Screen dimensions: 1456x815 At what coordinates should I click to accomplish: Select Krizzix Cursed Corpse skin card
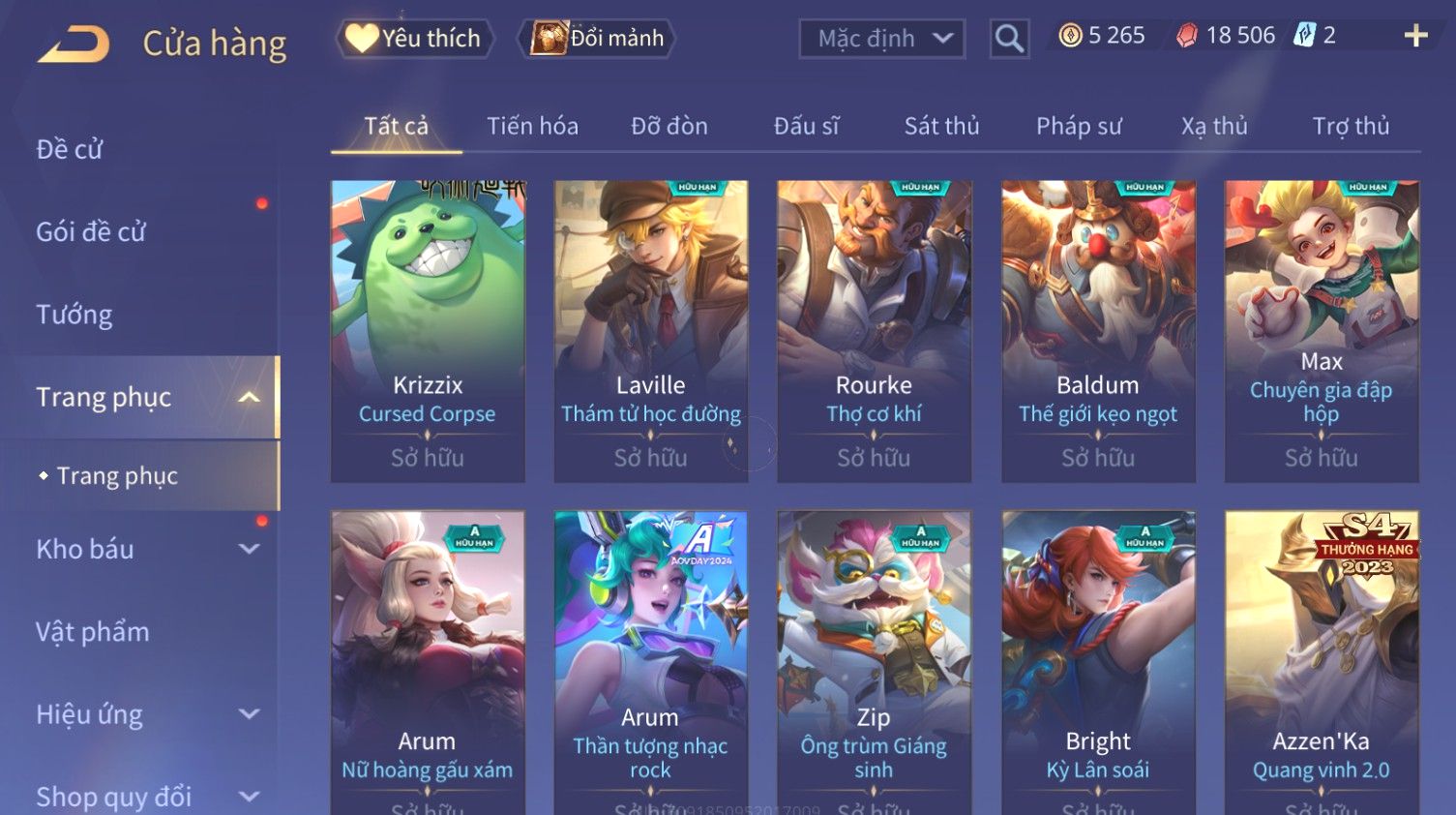428,331
